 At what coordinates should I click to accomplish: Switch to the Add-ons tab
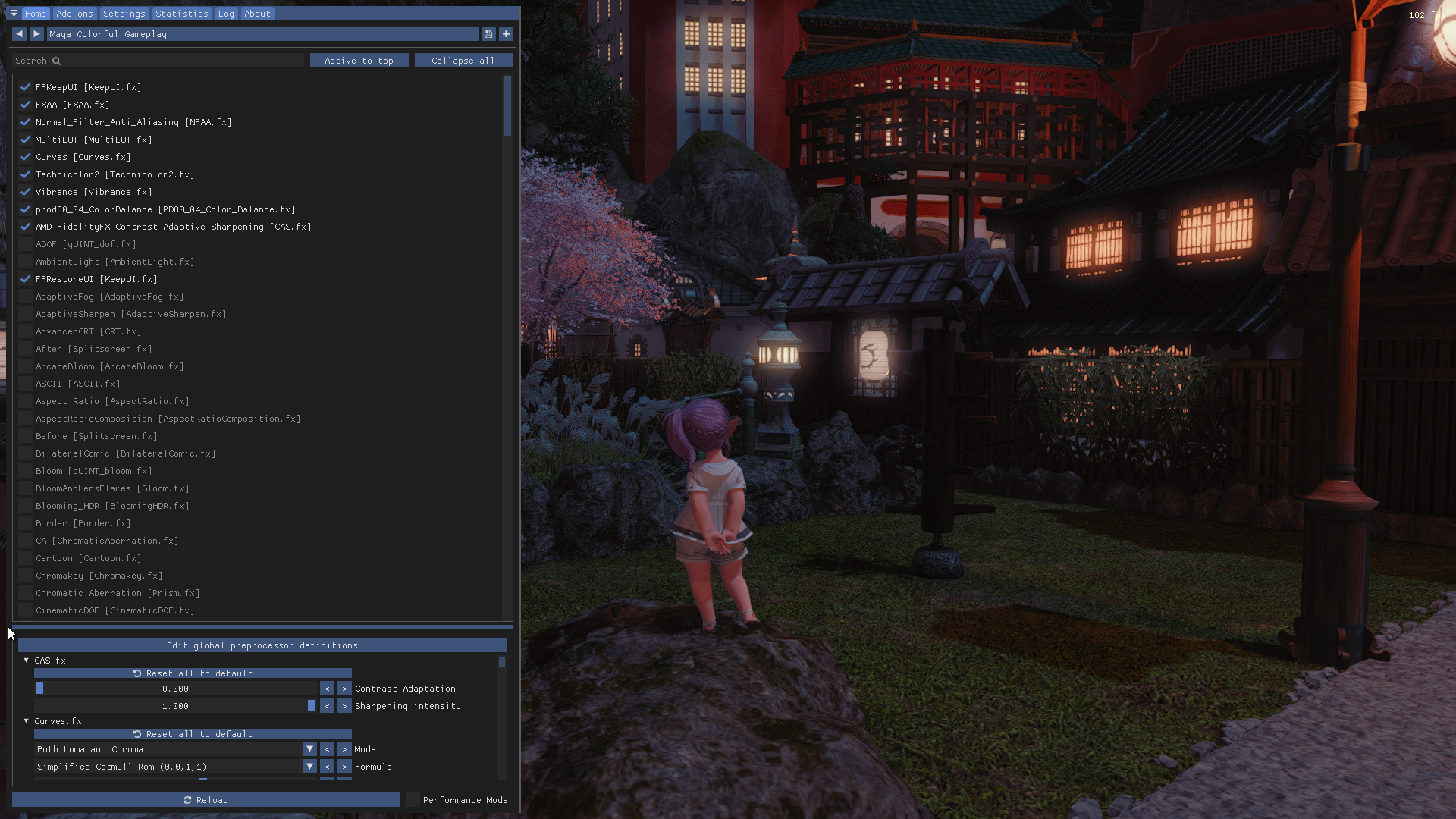(x=74, y=14)
